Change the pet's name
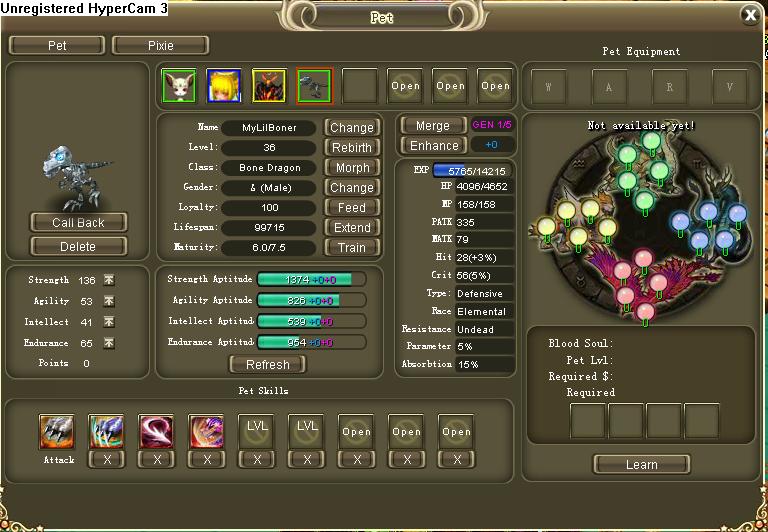This screenshot has height=532, width=768. point(352,128)
